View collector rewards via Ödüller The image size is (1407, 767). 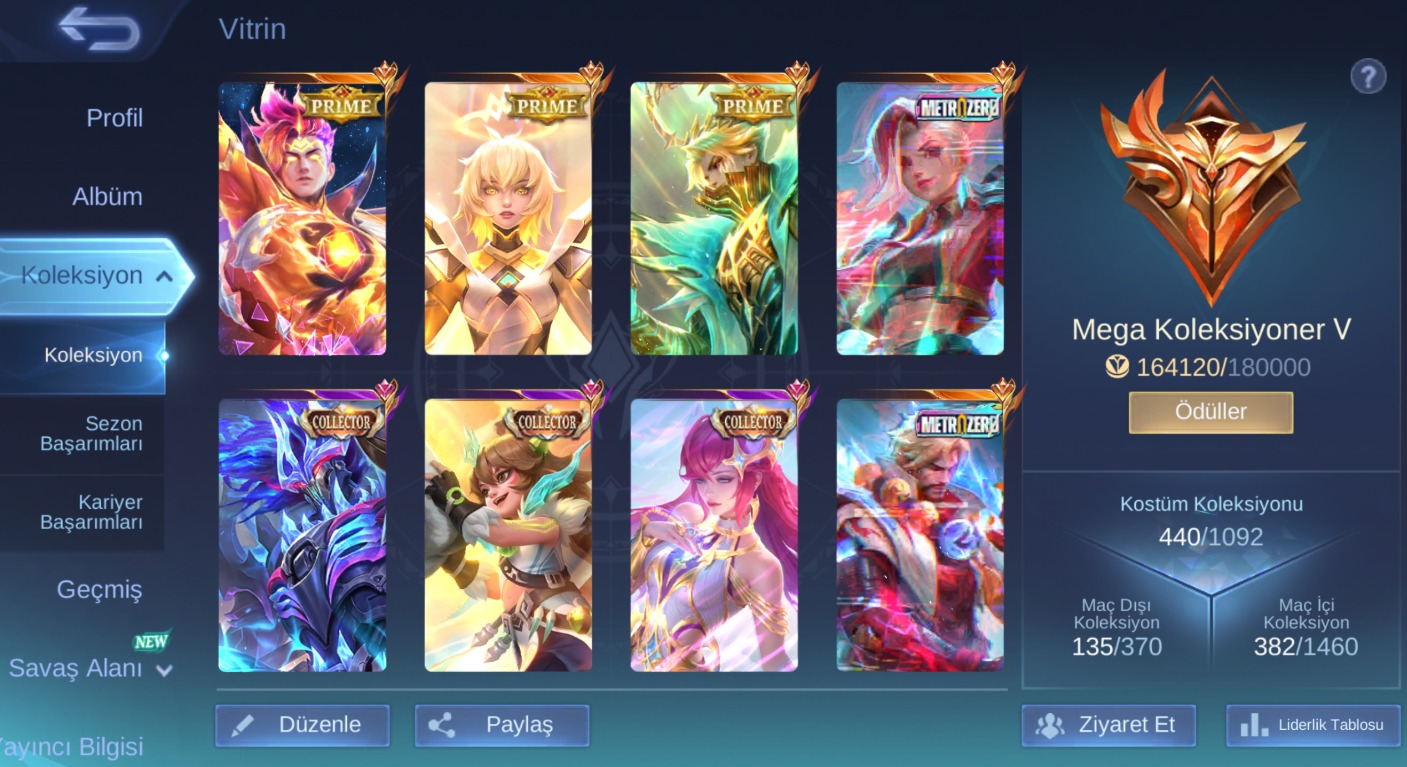pyautogui.click(x=1210, y=412)
